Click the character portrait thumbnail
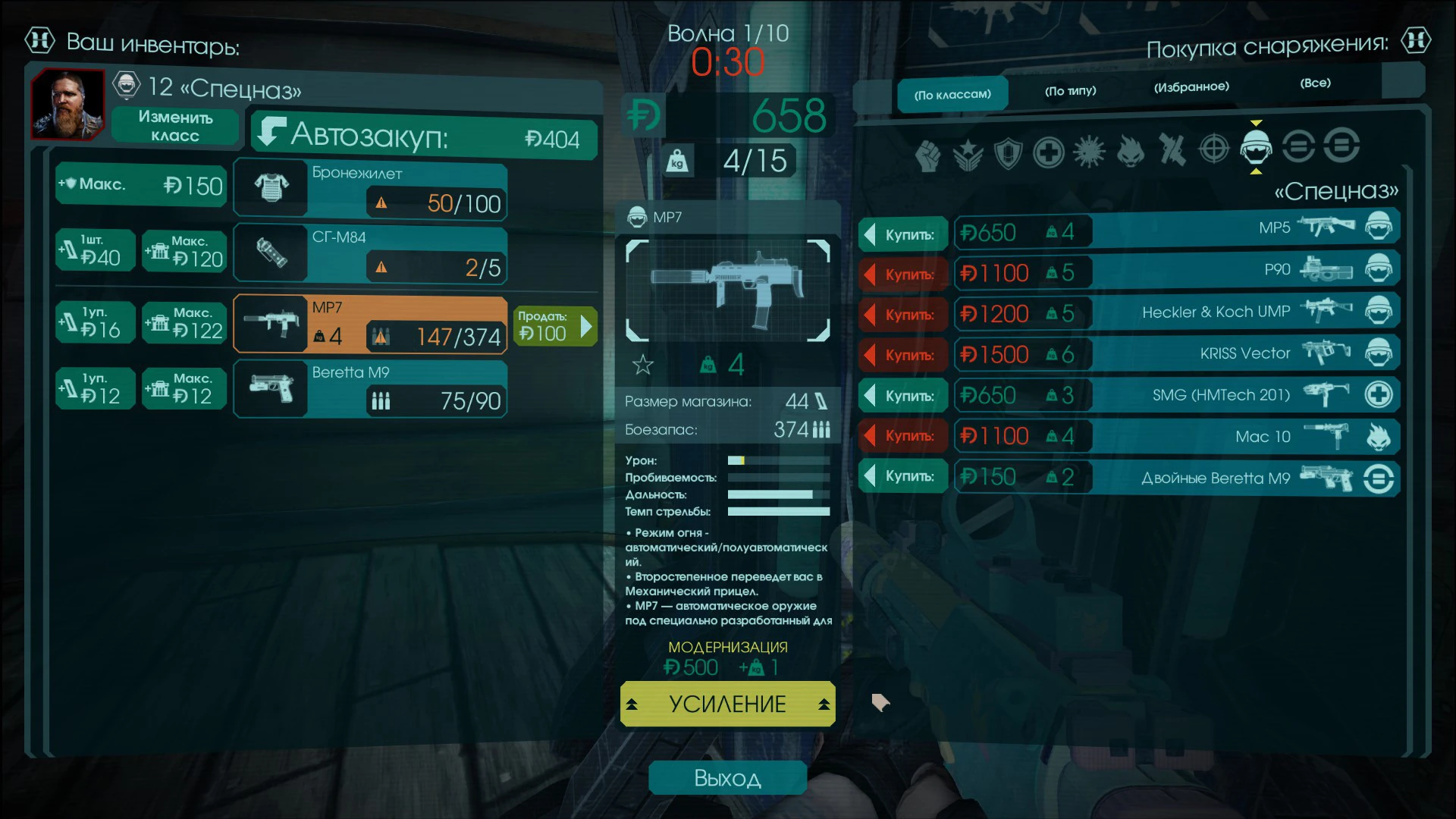The height and width of the screenshot is (819, 1456). 67,106
